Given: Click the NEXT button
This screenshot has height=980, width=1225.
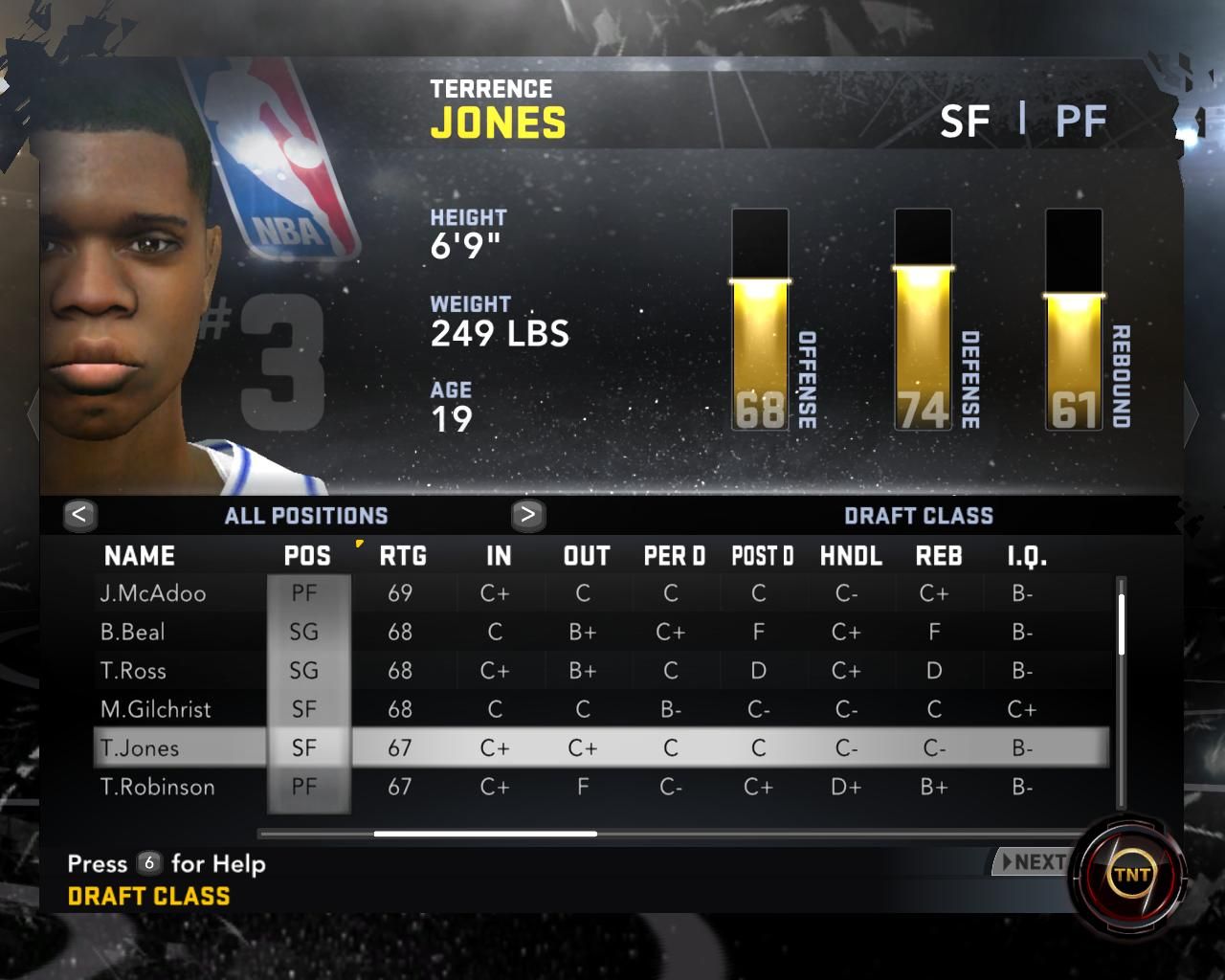Looking at the screenshot, I should [x=1032, y=862].
